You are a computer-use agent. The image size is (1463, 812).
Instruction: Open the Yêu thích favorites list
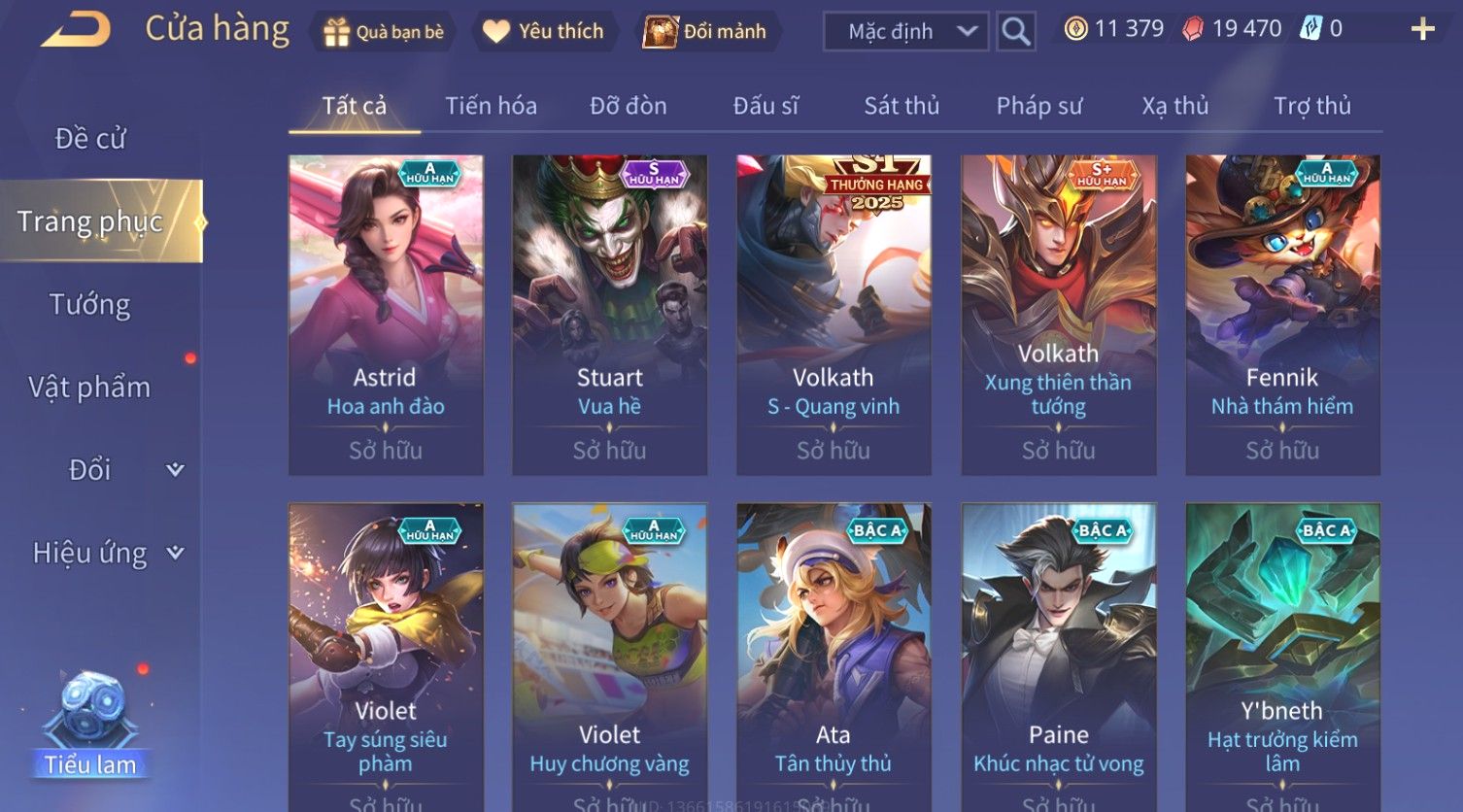pos(543,31)
